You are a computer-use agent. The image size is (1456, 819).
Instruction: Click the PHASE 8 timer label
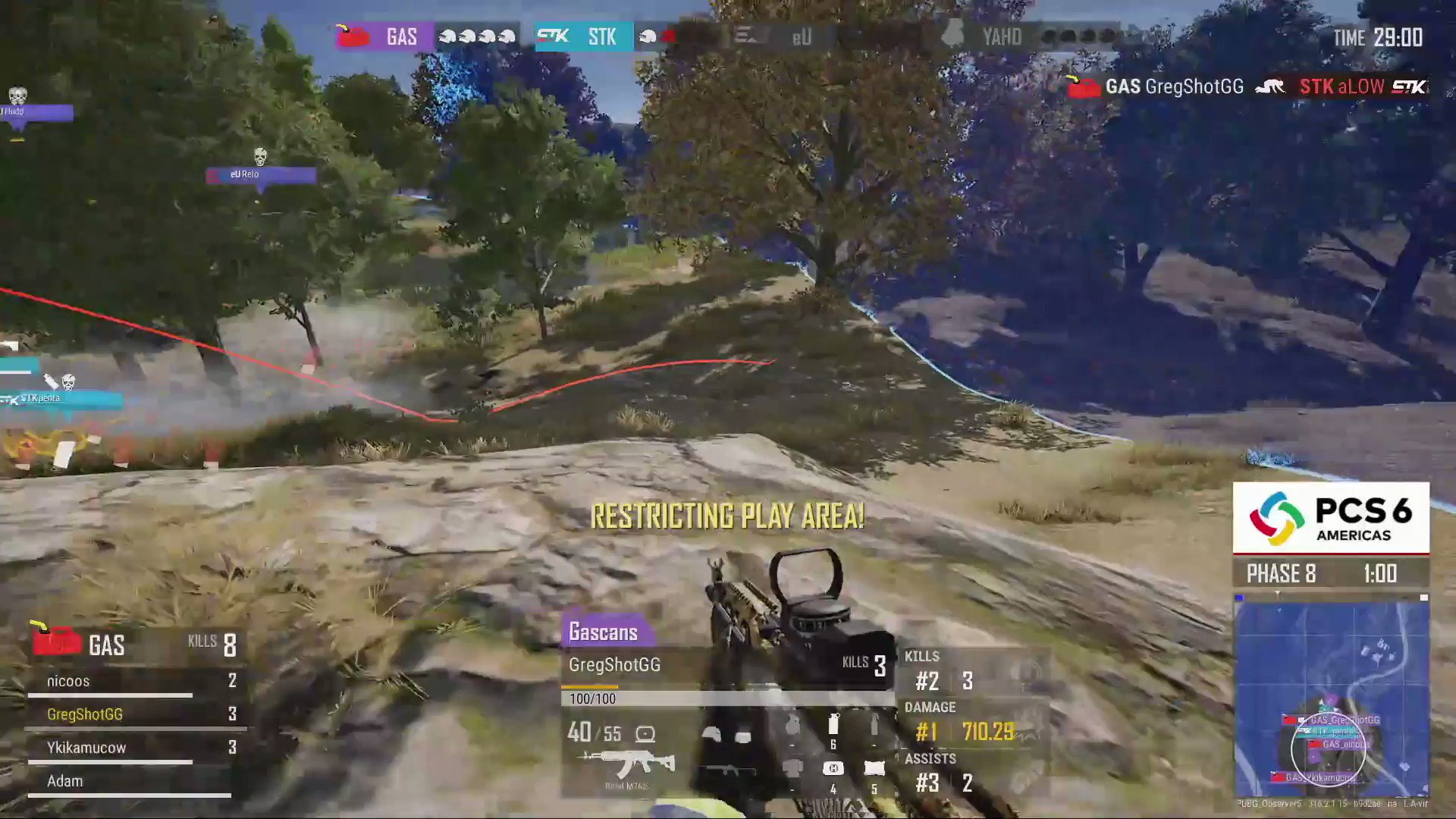pyautogui.click(x=1281, y=573)
